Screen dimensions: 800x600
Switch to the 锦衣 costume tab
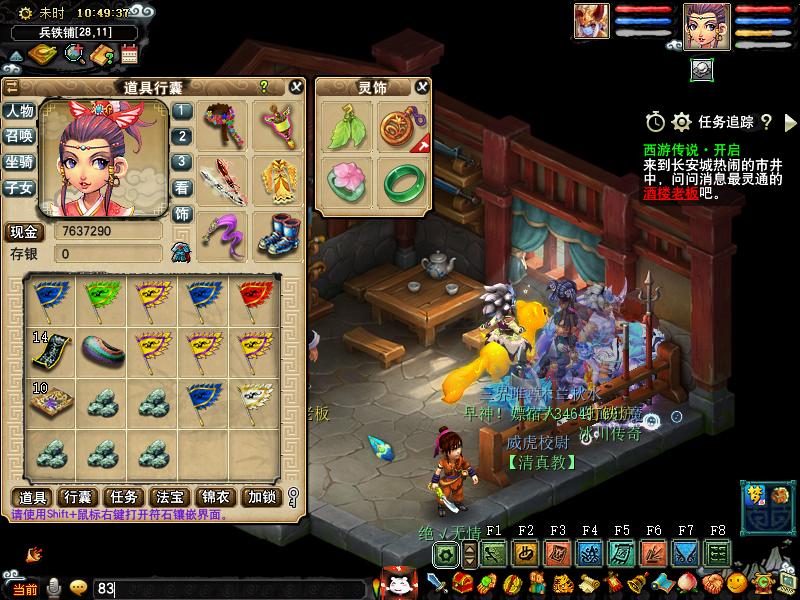(214, 497)
